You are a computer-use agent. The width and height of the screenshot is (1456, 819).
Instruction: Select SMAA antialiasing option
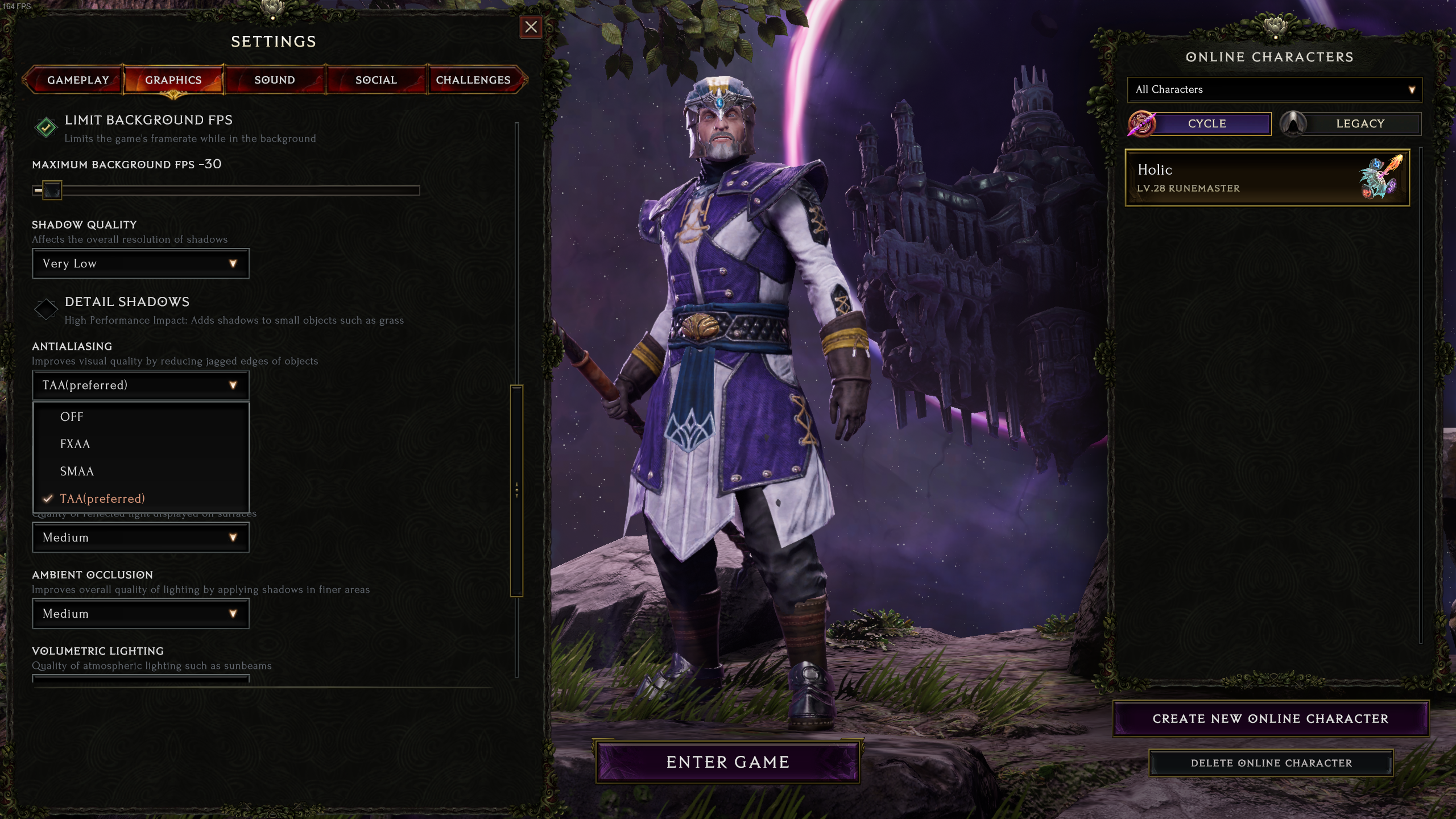point(77,471)
